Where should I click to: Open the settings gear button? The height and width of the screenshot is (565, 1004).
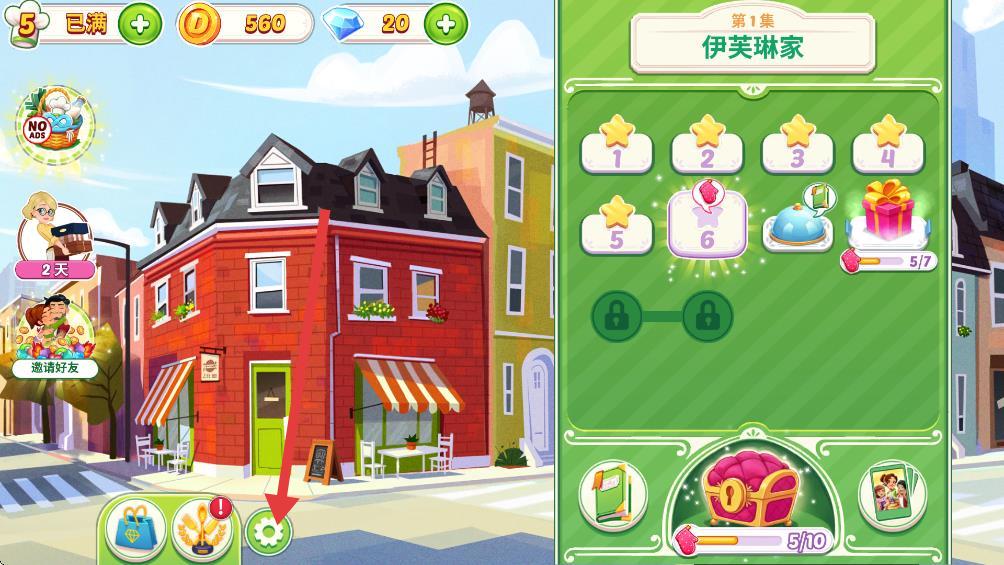pyautogui.click(x=268, y=533)
